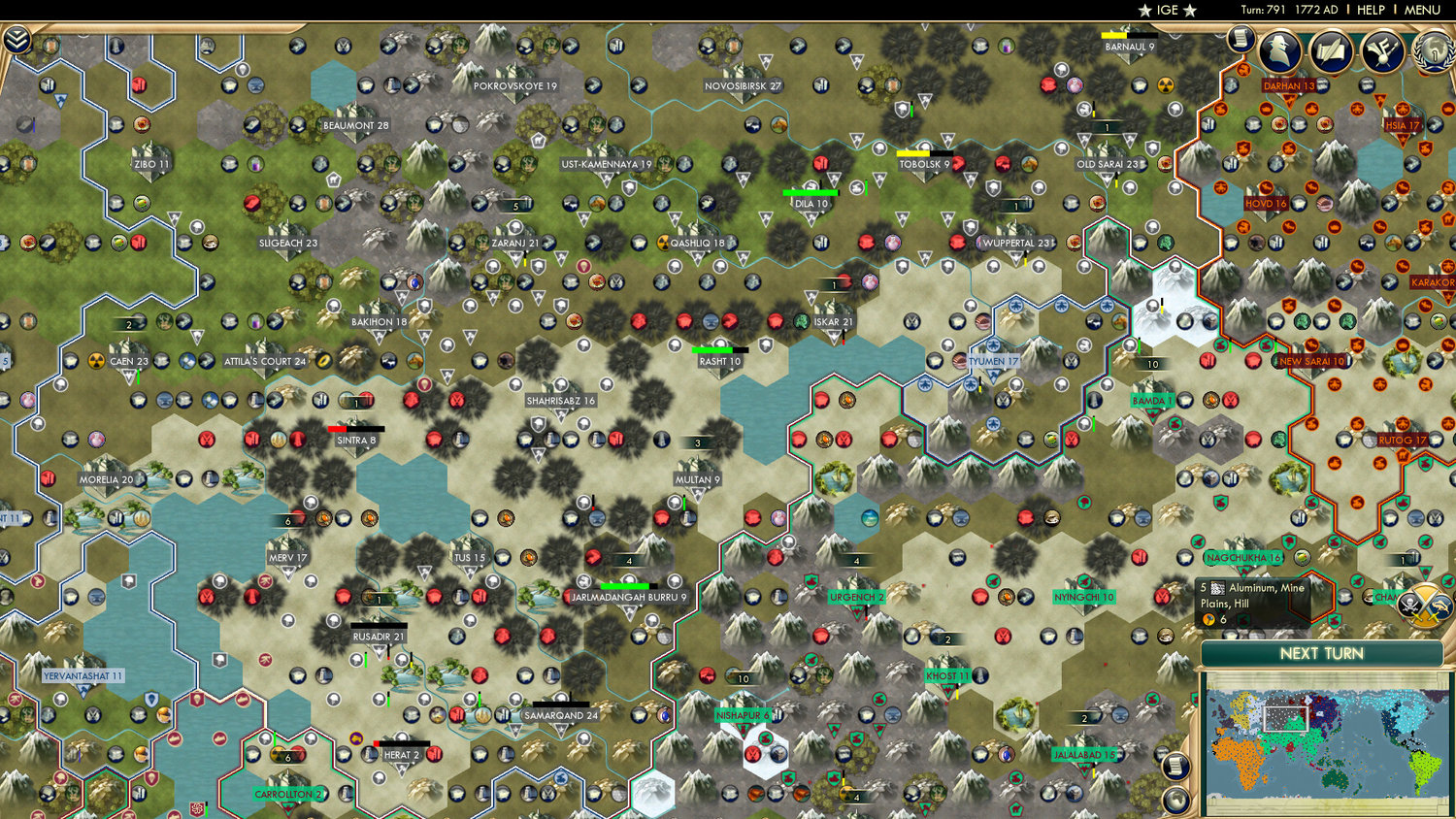Image resolution: width=1456 pixels, height=819 pixels.
Task: Open the HELP menu
Action: click(1372, 10)
